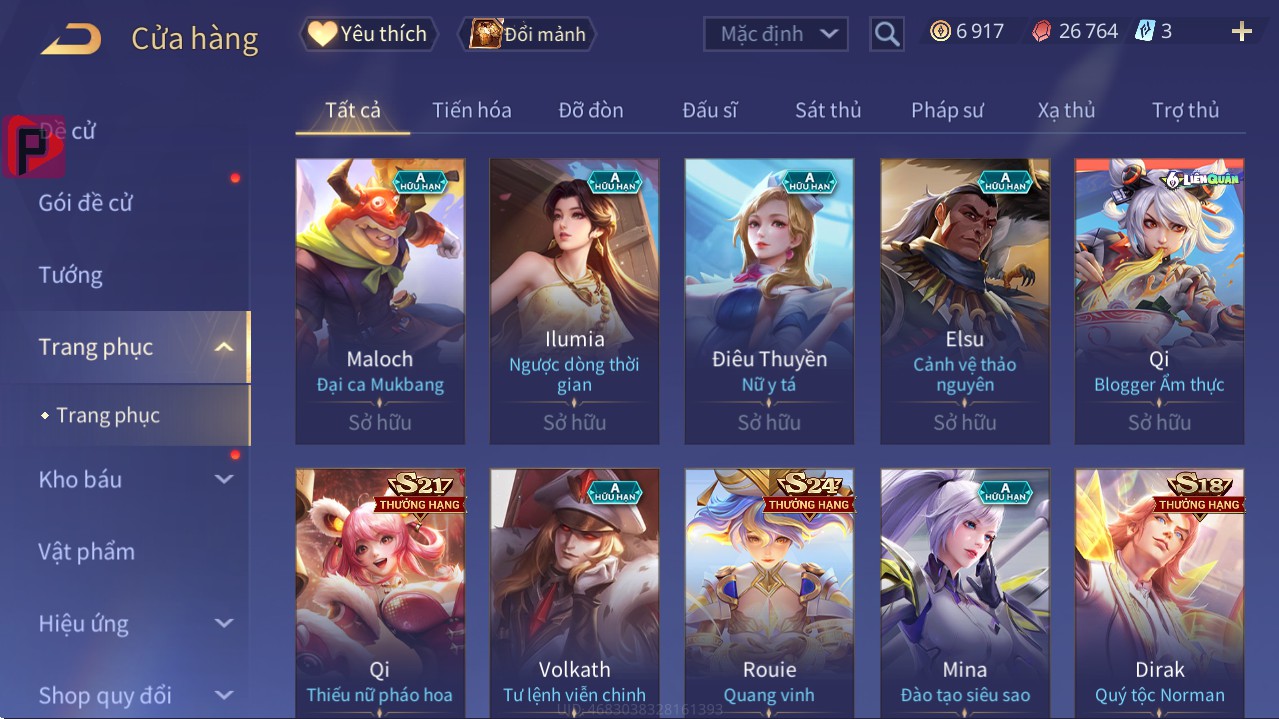Filter skins by Pháp sư
The image size is (1279, 719).
coord(947,110)
